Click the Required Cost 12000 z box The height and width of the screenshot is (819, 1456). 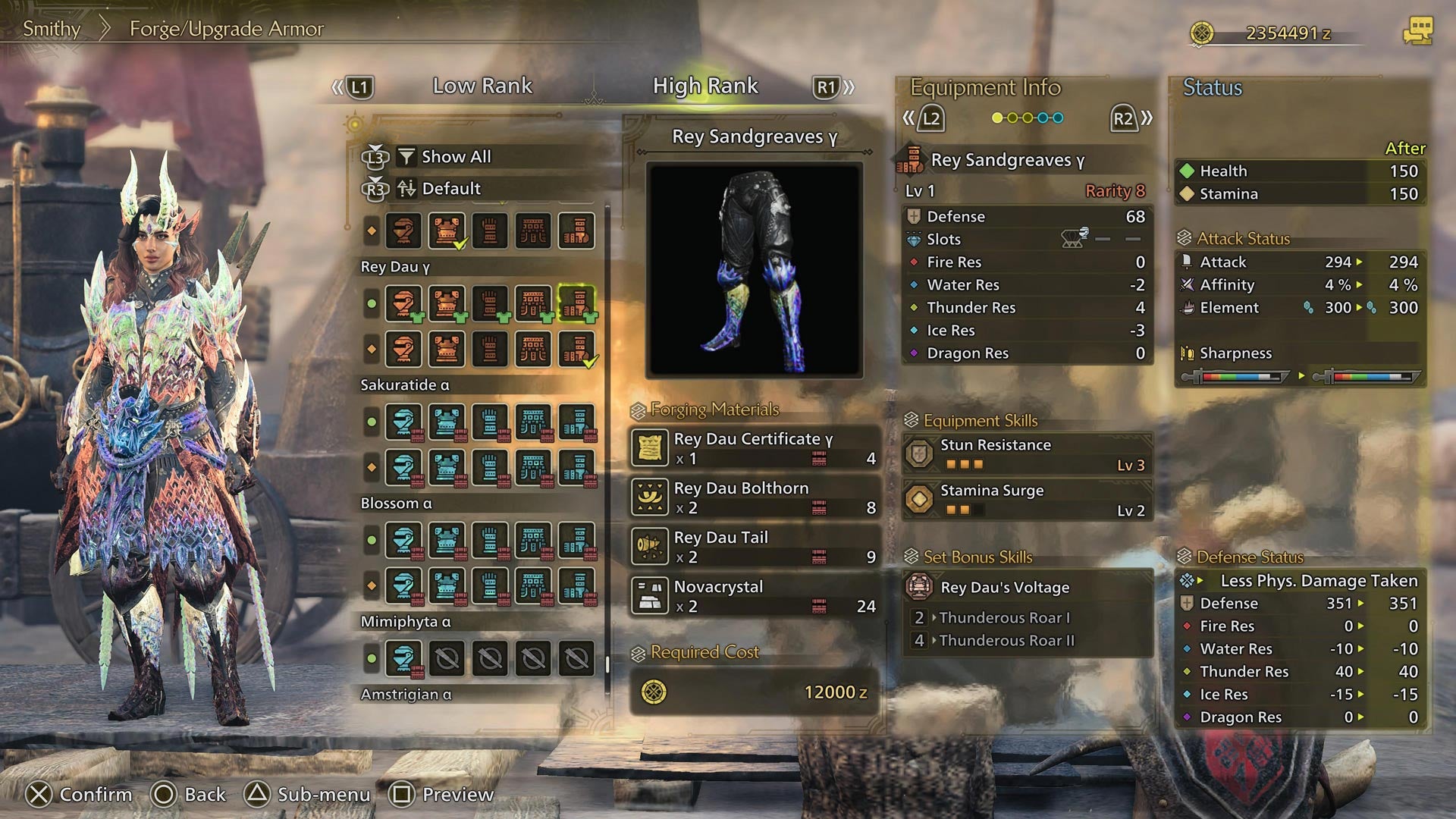[x=755, y=692]
